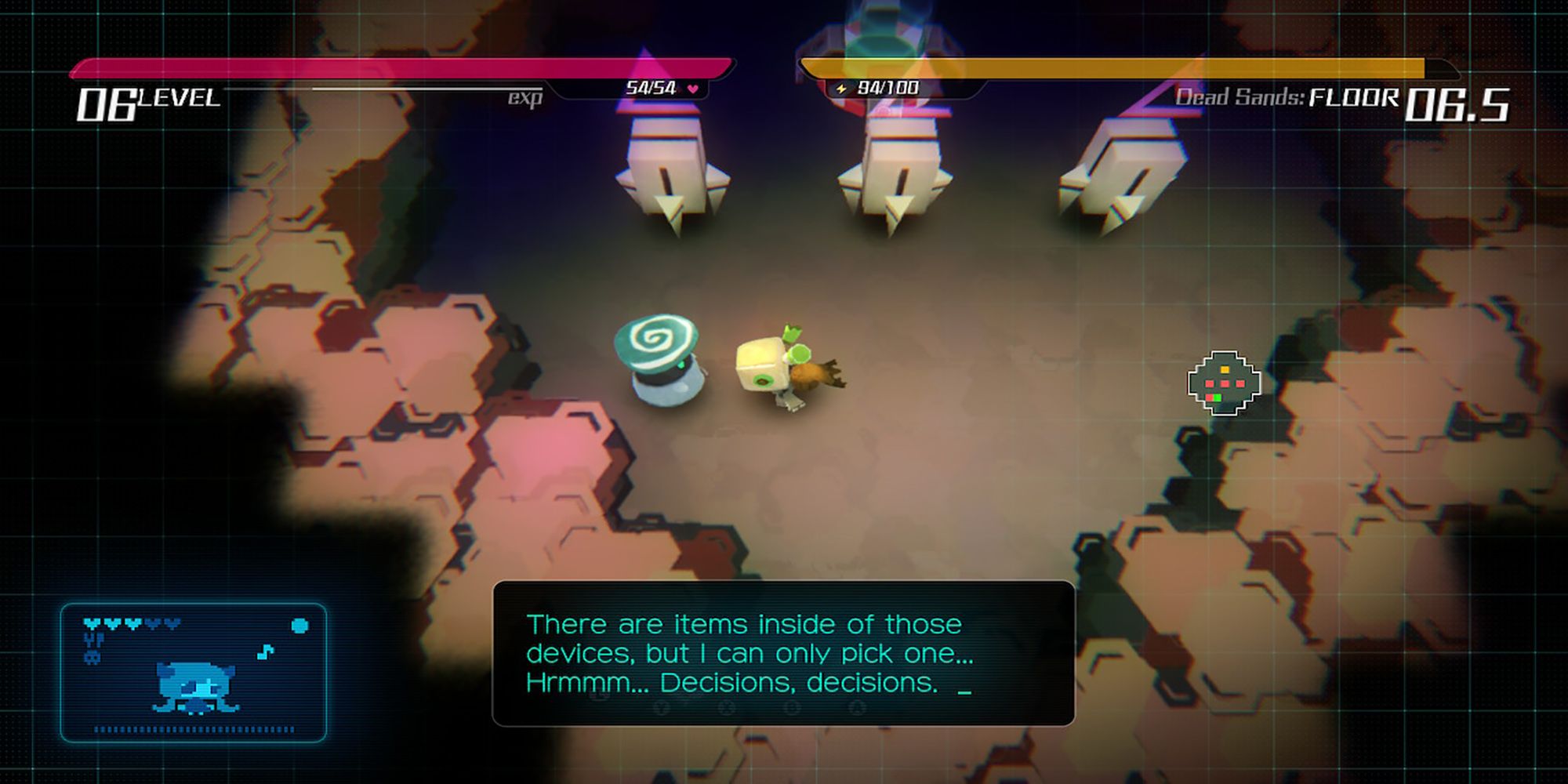The width and height of the screenshot is (1568, 784).
Task: Select the lightning bolt icon next to 94/100
Action: pyautogui.click(x=842, y=88)
